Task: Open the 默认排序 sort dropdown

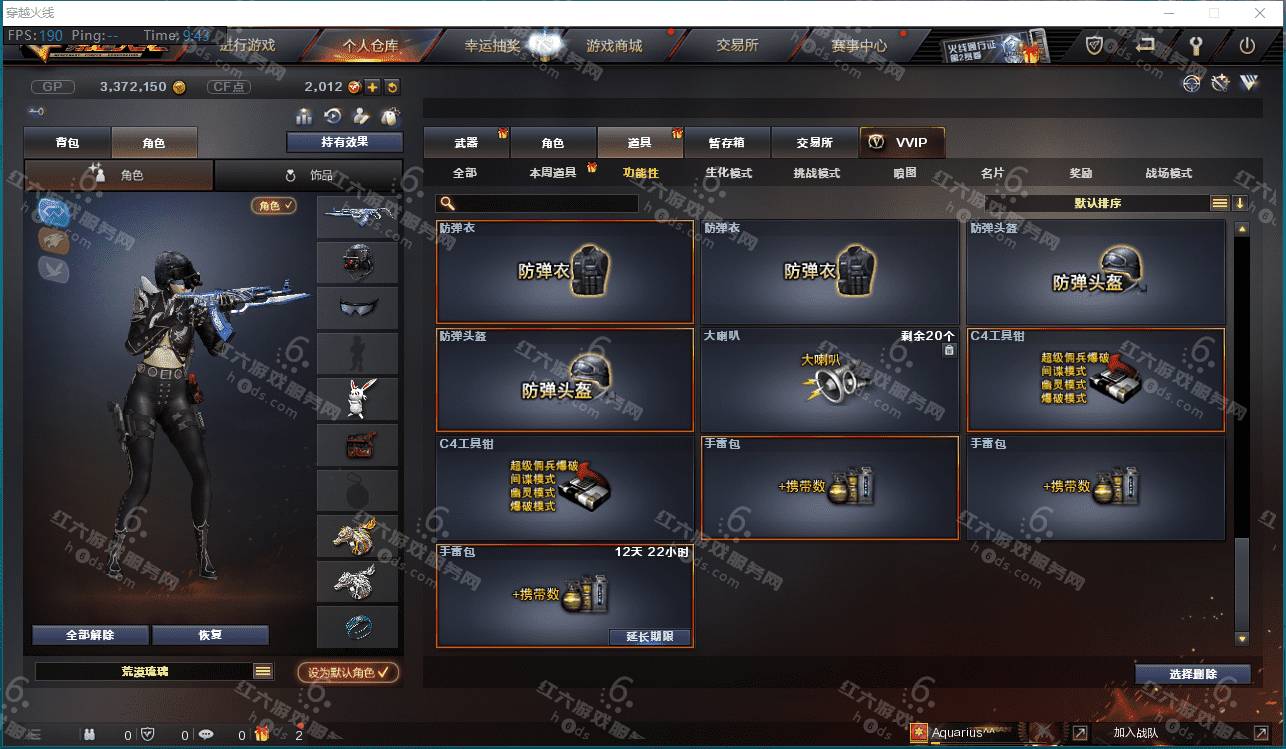Action: (1098, 203)
